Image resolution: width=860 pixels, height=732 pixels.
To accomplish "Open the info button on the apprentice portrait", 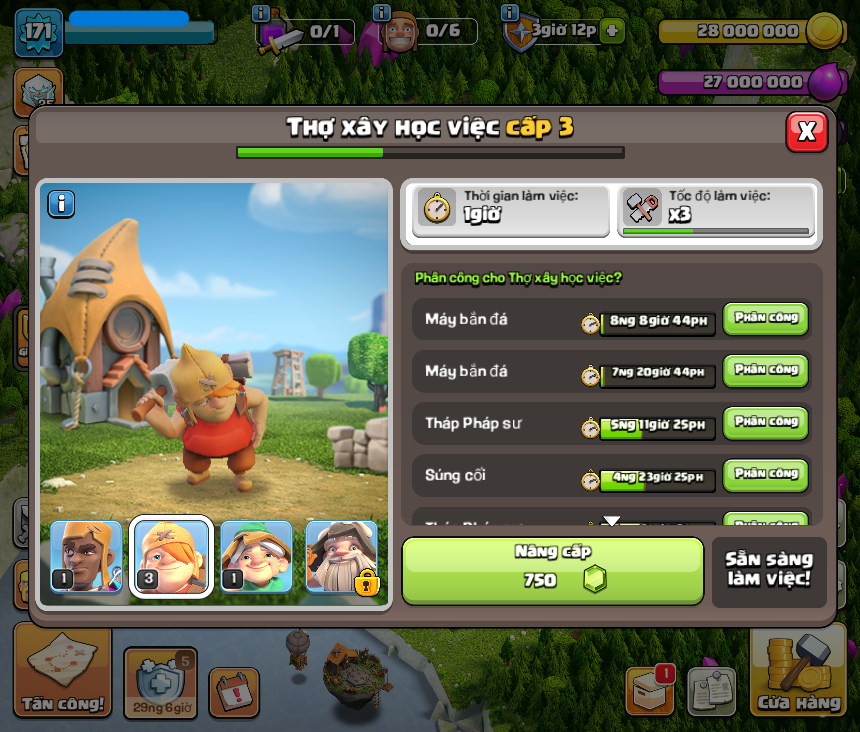I will tap(61, 204).
